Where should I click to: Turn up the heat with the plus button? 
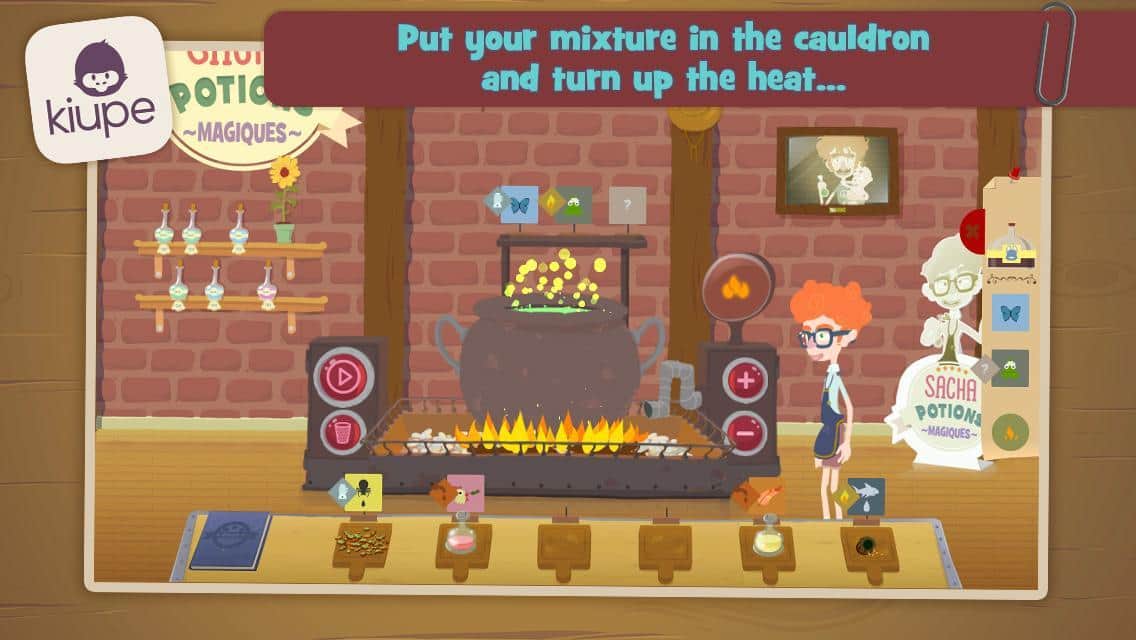(x=745, y=379)
